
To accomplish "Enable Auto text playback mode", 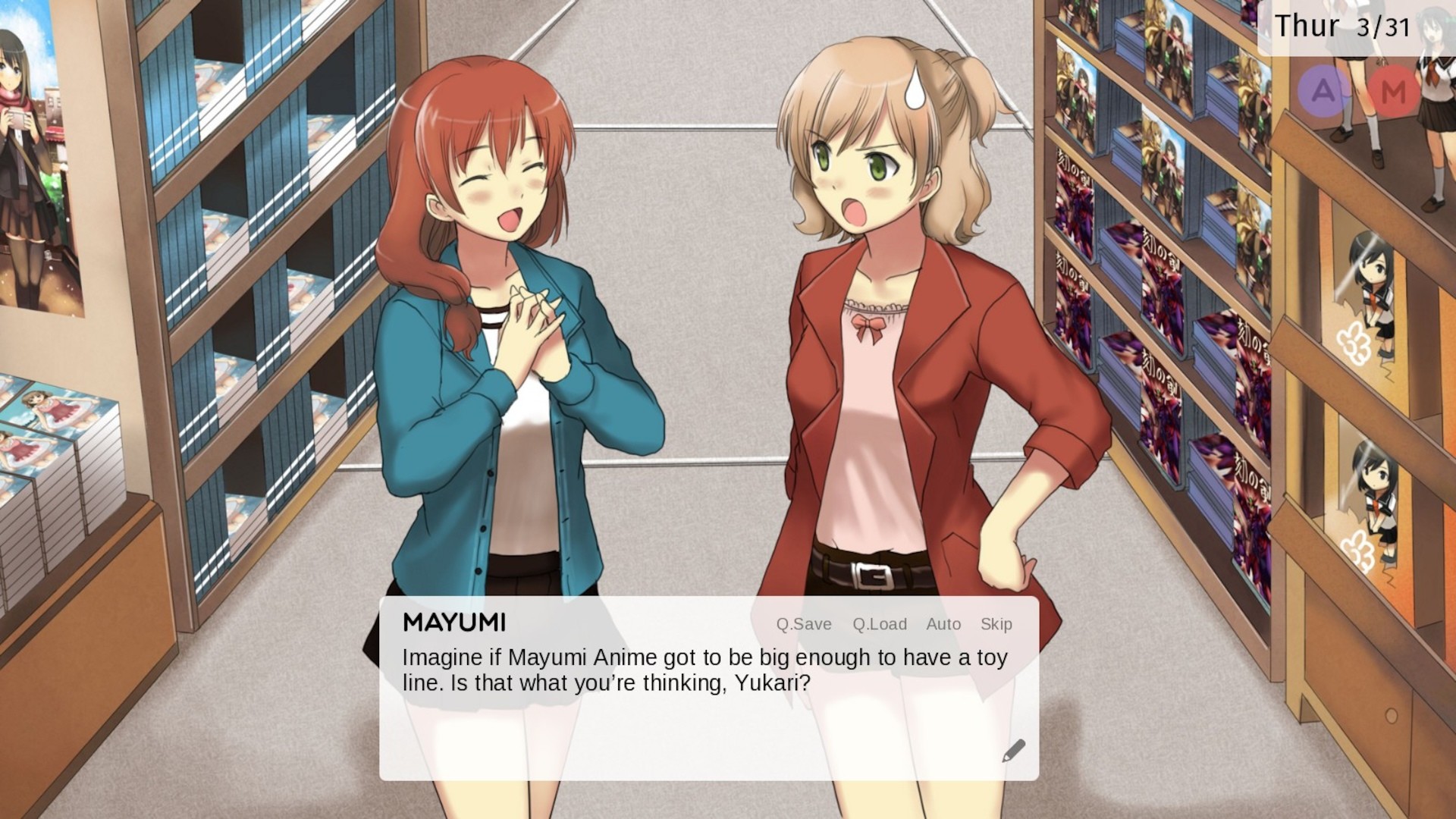I will tap(943, 624).
